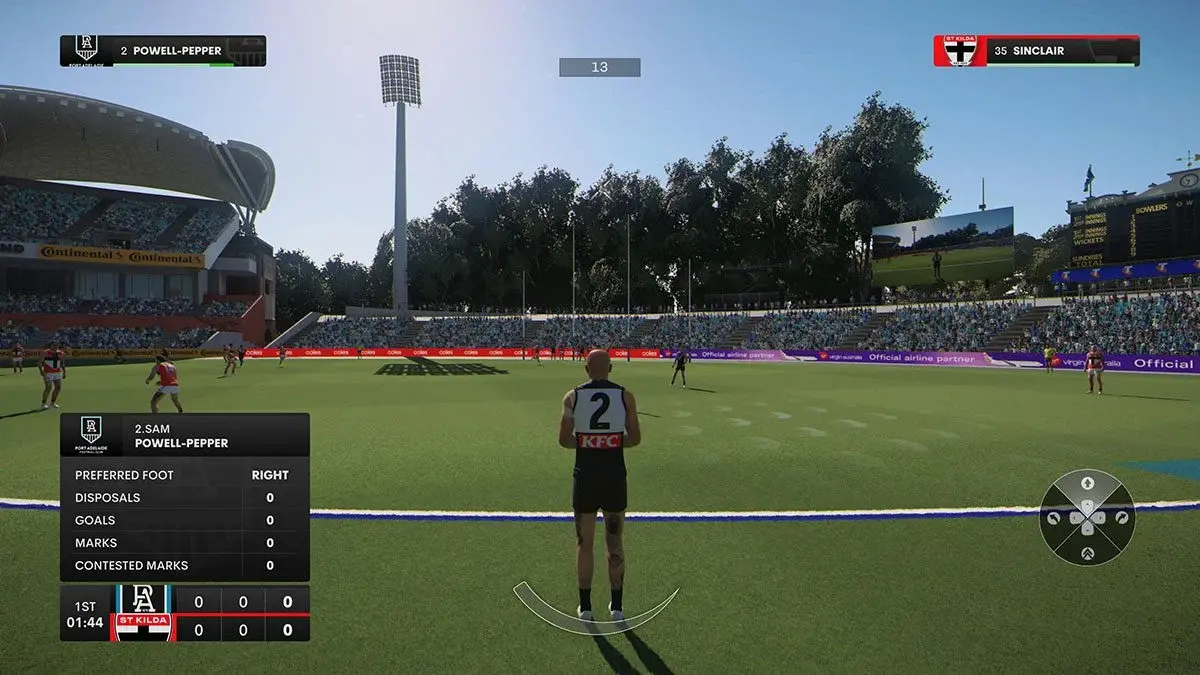Choose the curved right arrow wheel option
This screenshot has height=675, width=1200.
[x=1122, y=518]
